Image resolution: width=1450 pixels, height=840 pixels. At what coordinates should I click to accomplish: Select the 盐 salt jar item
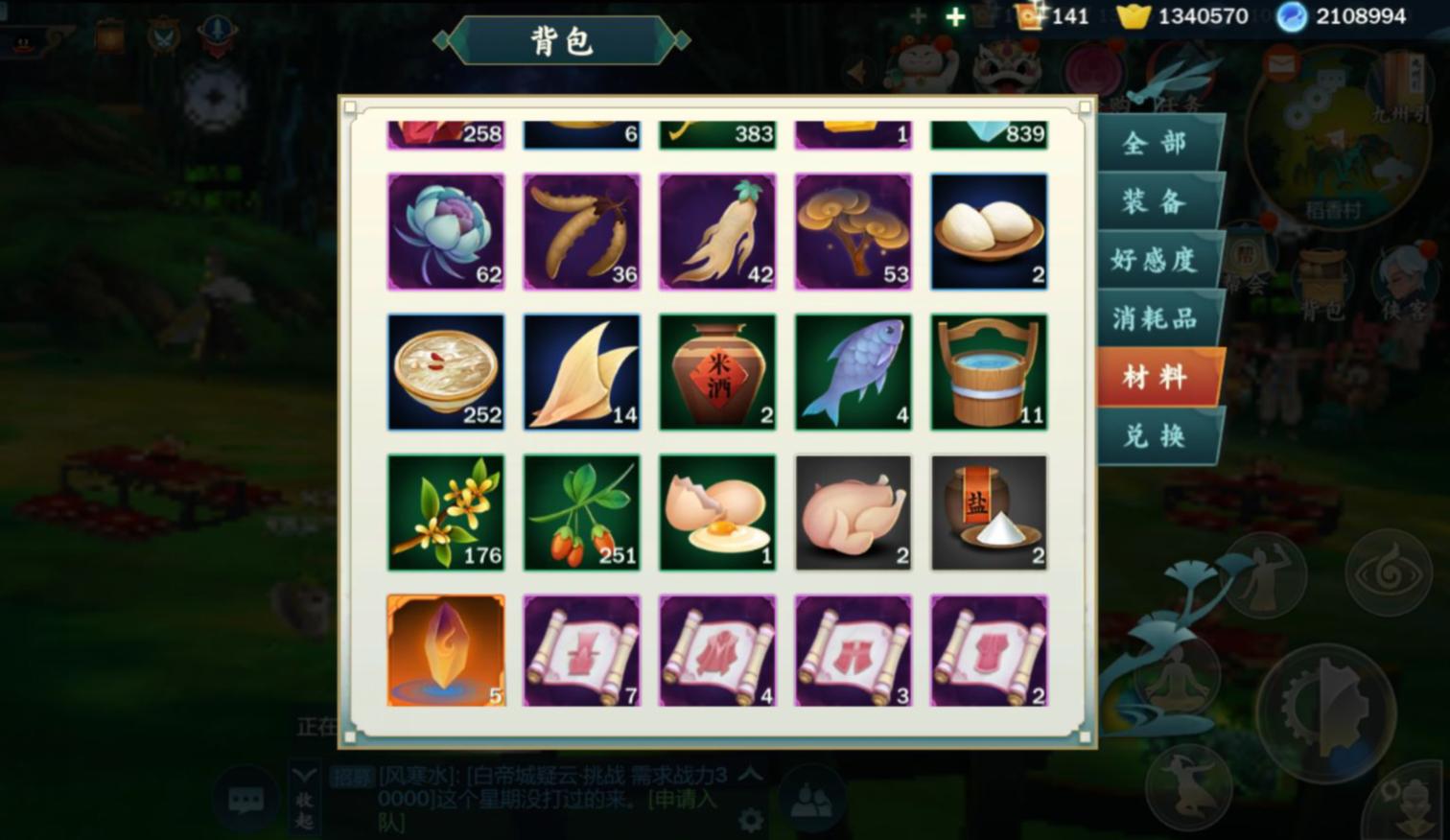point(989,511)
